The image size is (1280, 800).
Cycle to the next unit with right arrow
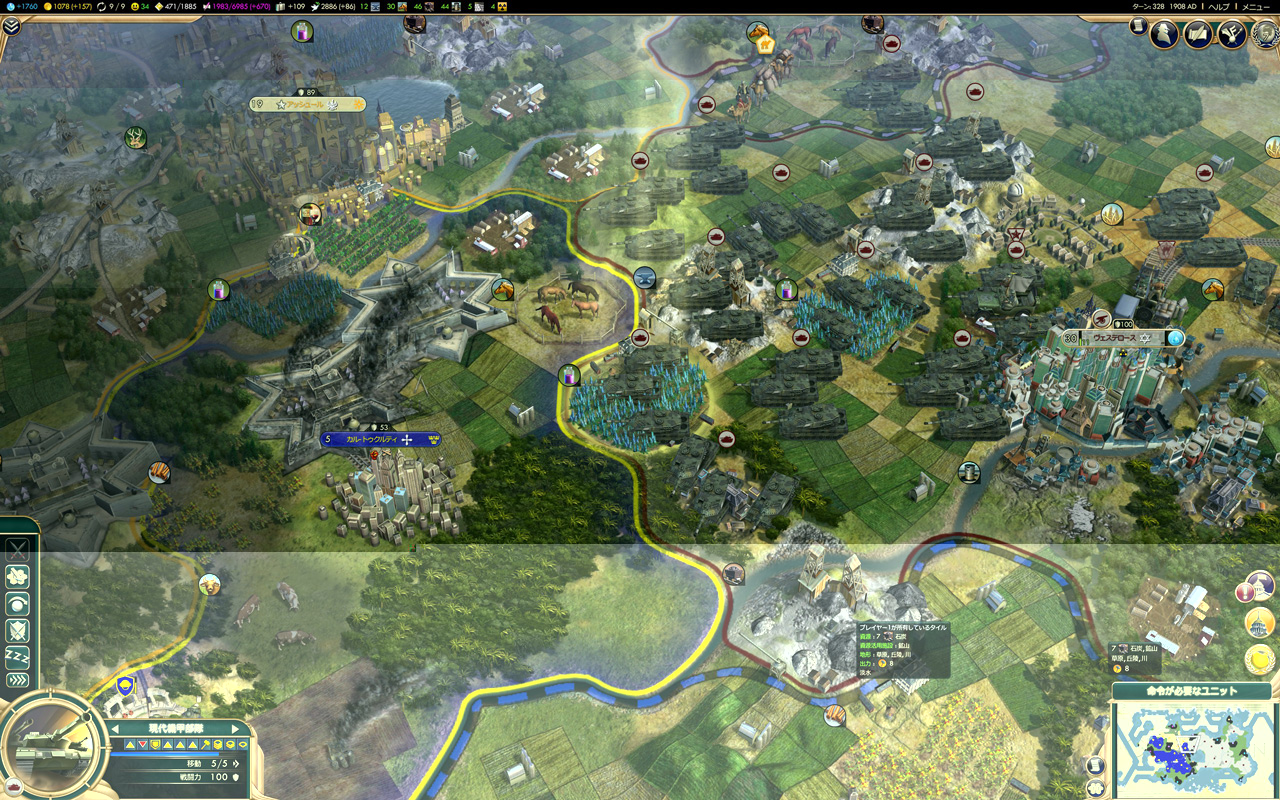tap(236, 729)
